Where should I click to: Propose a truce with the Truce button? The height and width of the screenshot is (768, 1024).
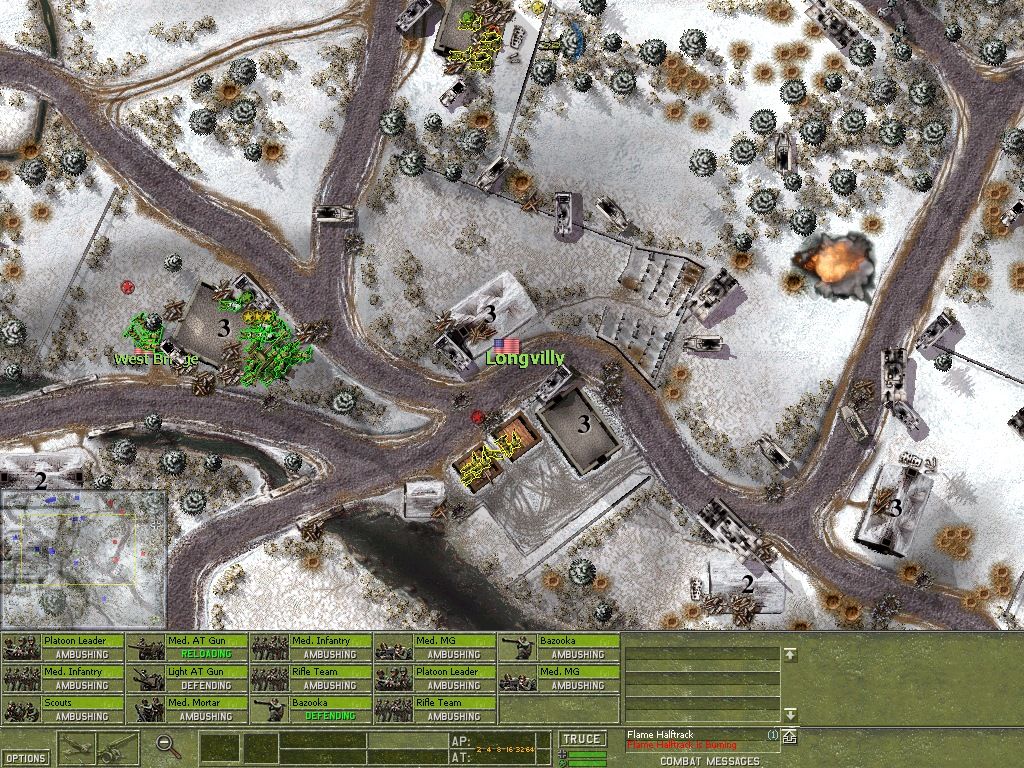(x=582, y=739)
